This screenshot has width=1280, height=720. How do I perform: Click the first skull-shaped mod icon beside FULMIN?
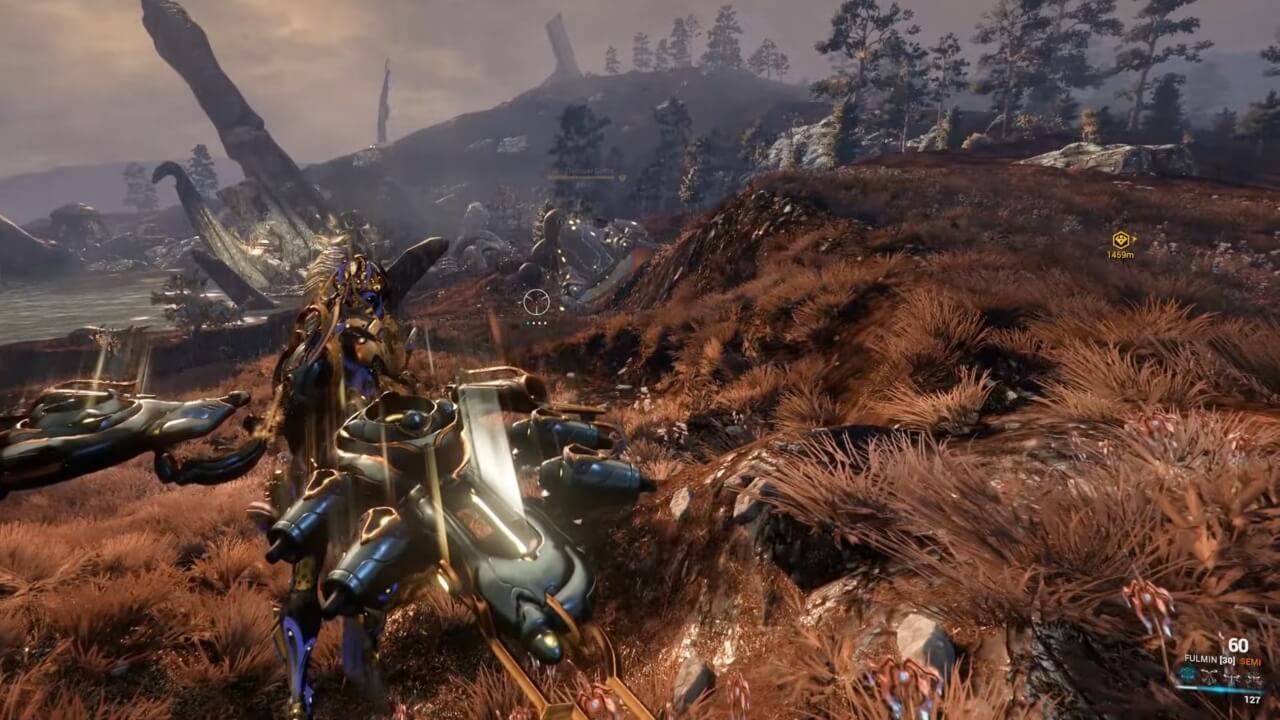pos(1208,676)
